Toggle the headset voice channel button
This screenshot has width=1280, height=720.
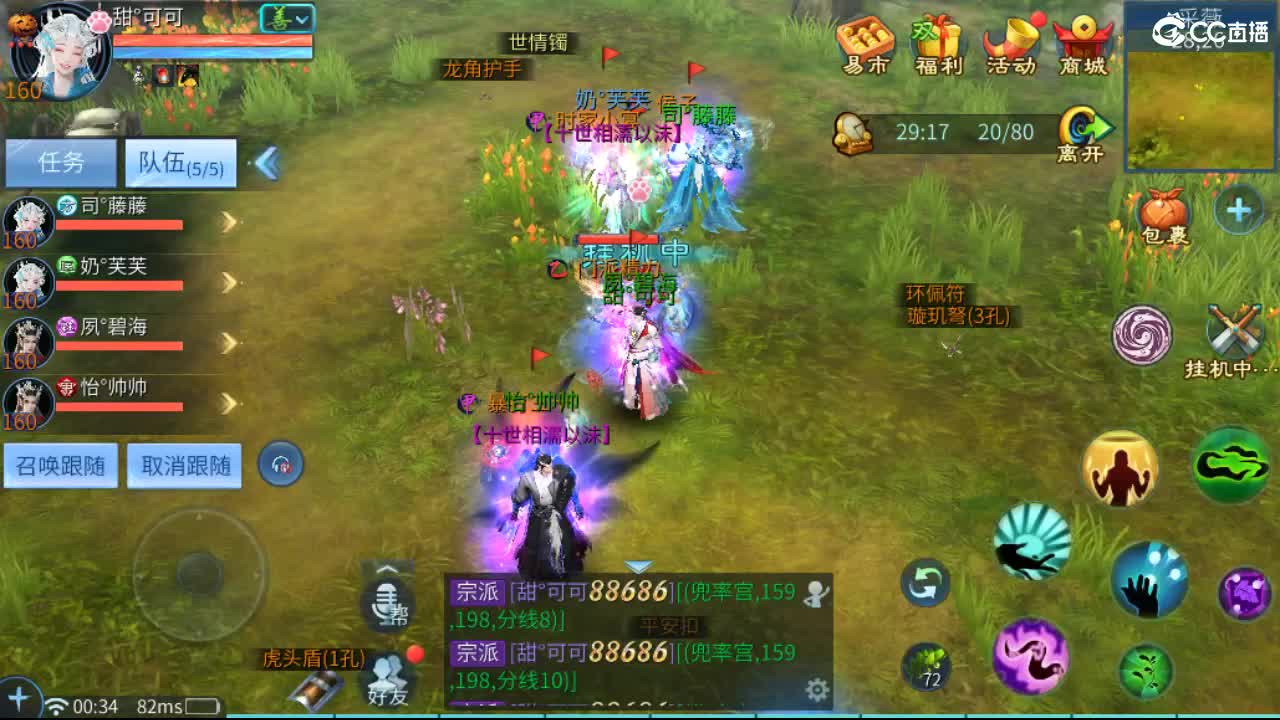click(x=281, y=464)
